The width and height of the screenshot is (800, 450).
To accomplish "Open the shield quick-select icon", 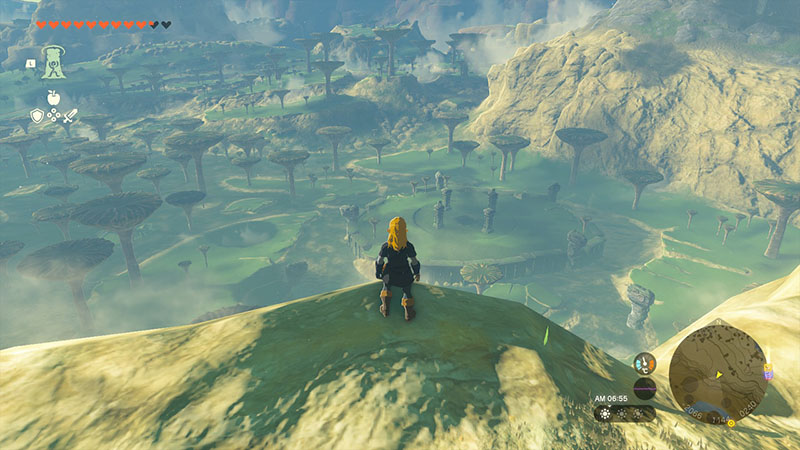I will click(37, 117).
